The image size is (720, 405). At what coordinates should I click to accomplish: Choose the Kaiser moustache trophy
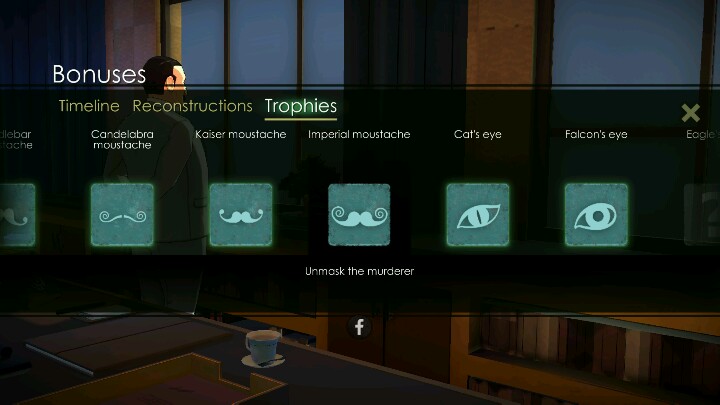point(240,214)
